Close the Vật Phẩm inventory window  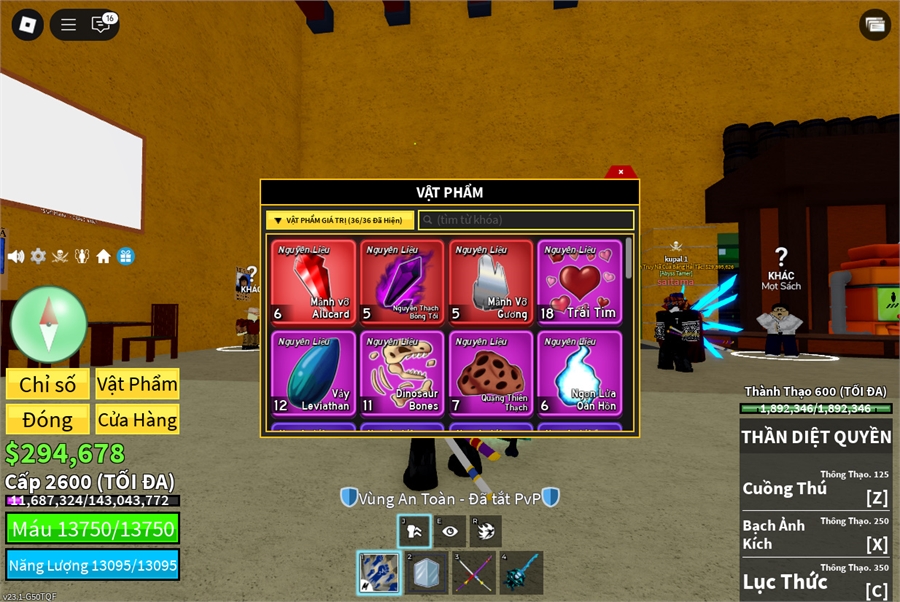pyautogui.click(x=621, y=172)
